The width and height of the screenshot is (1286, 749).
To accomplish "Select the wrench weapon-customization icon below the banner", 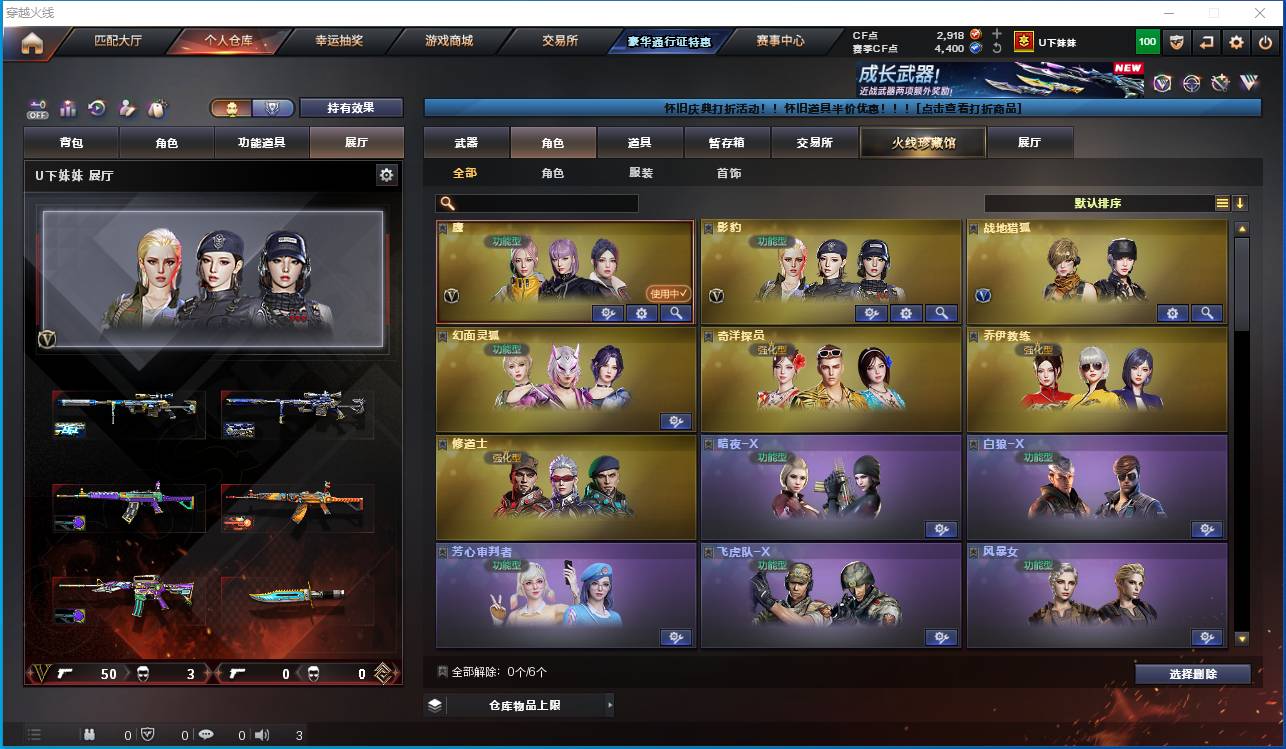I will (x=1220, y=83).
